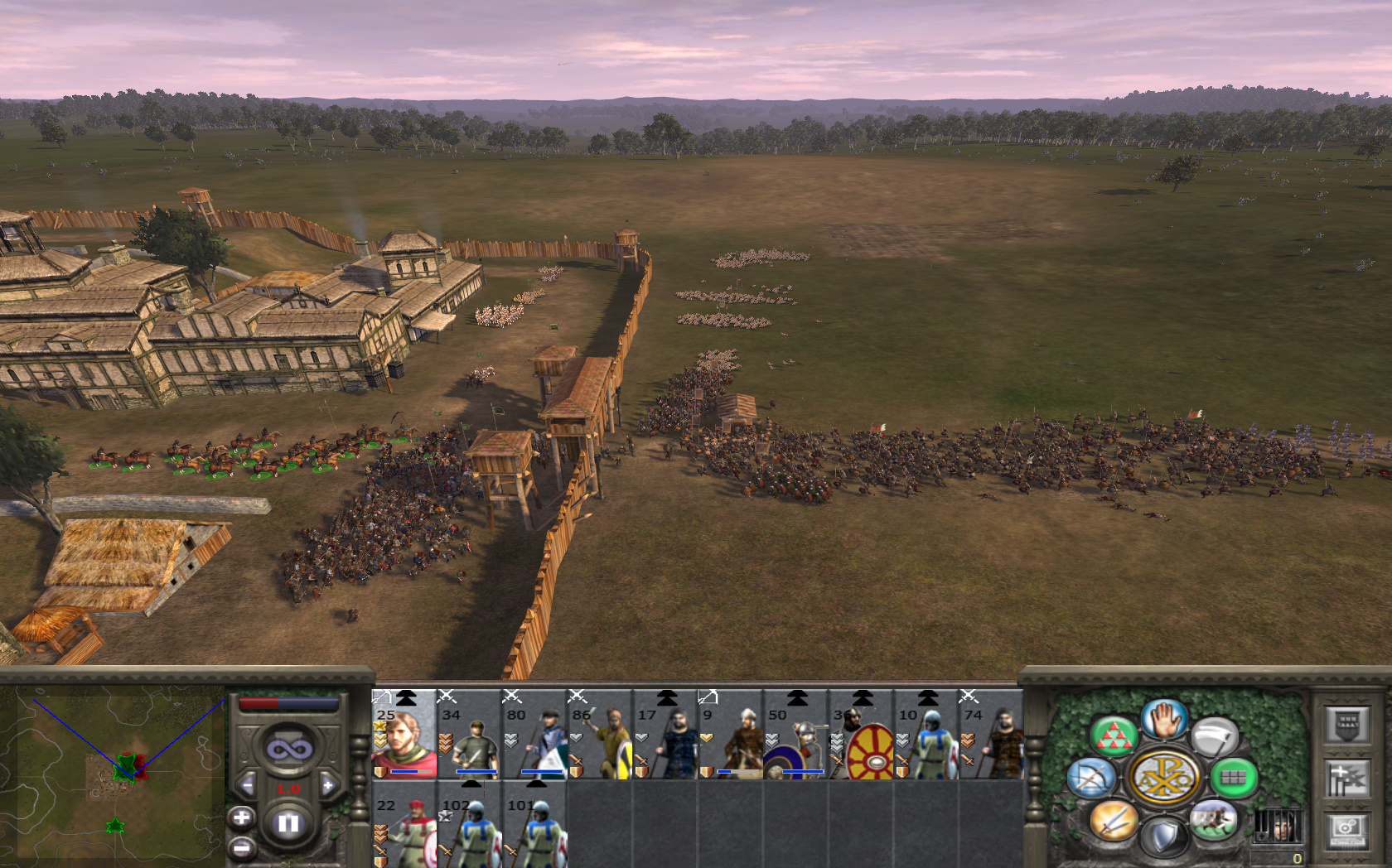Screen dimensions: 1392x868
Task: Select the unit card showing 34 soldiers
Action: 469,735
